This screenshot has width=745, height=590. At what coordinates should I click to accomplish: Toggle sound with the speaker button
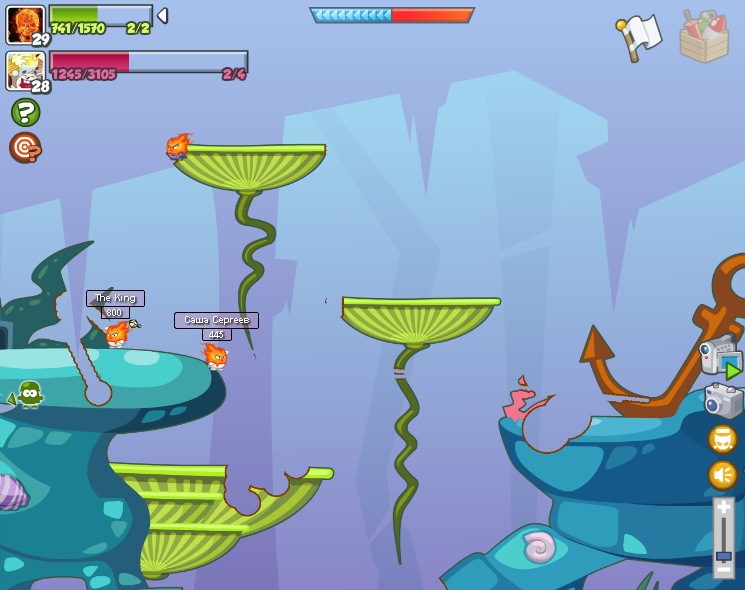pyautogui.click(x=722, y=474)
